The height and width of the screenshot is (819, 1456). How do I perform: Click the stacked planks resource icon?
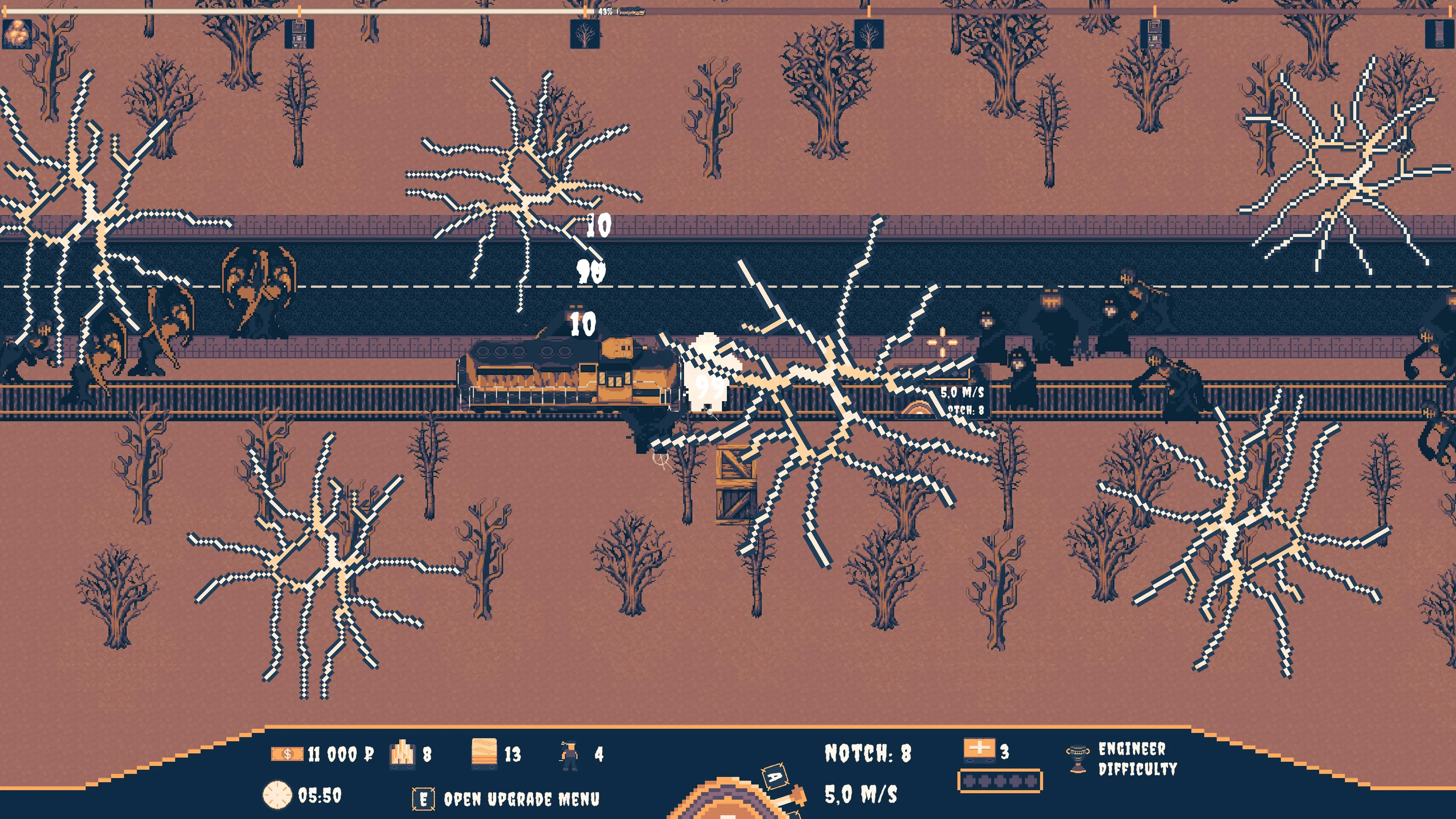(x=484, y=753)
